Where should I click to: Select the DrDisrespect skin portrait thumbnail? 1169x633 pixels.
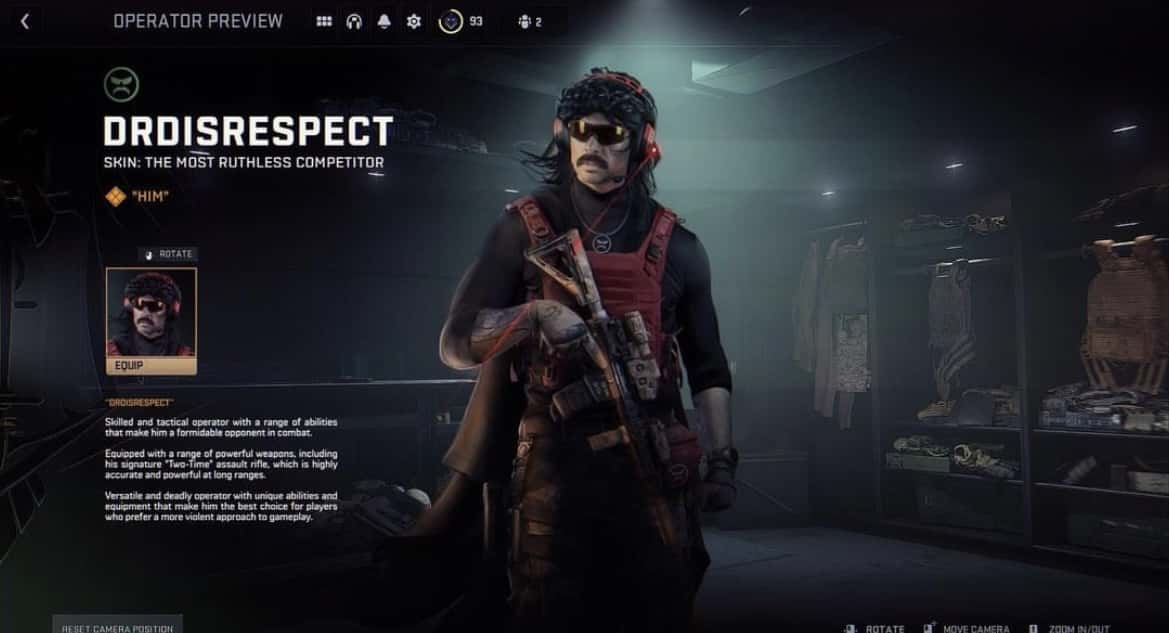click(x=152, y=312)
